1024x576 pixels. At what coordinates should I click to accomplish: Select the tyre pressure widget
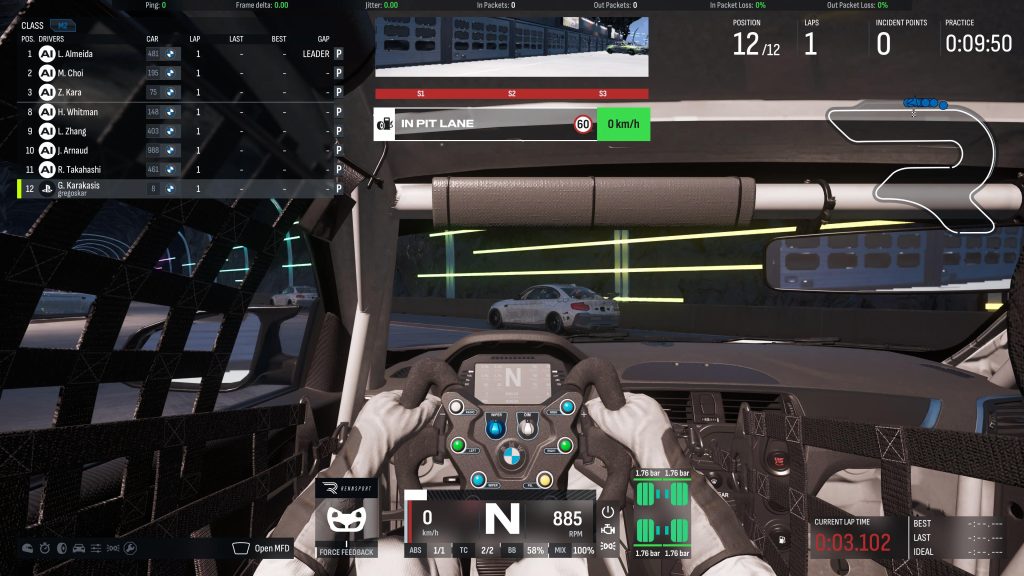pyautogui.click(x=662, y=513)
